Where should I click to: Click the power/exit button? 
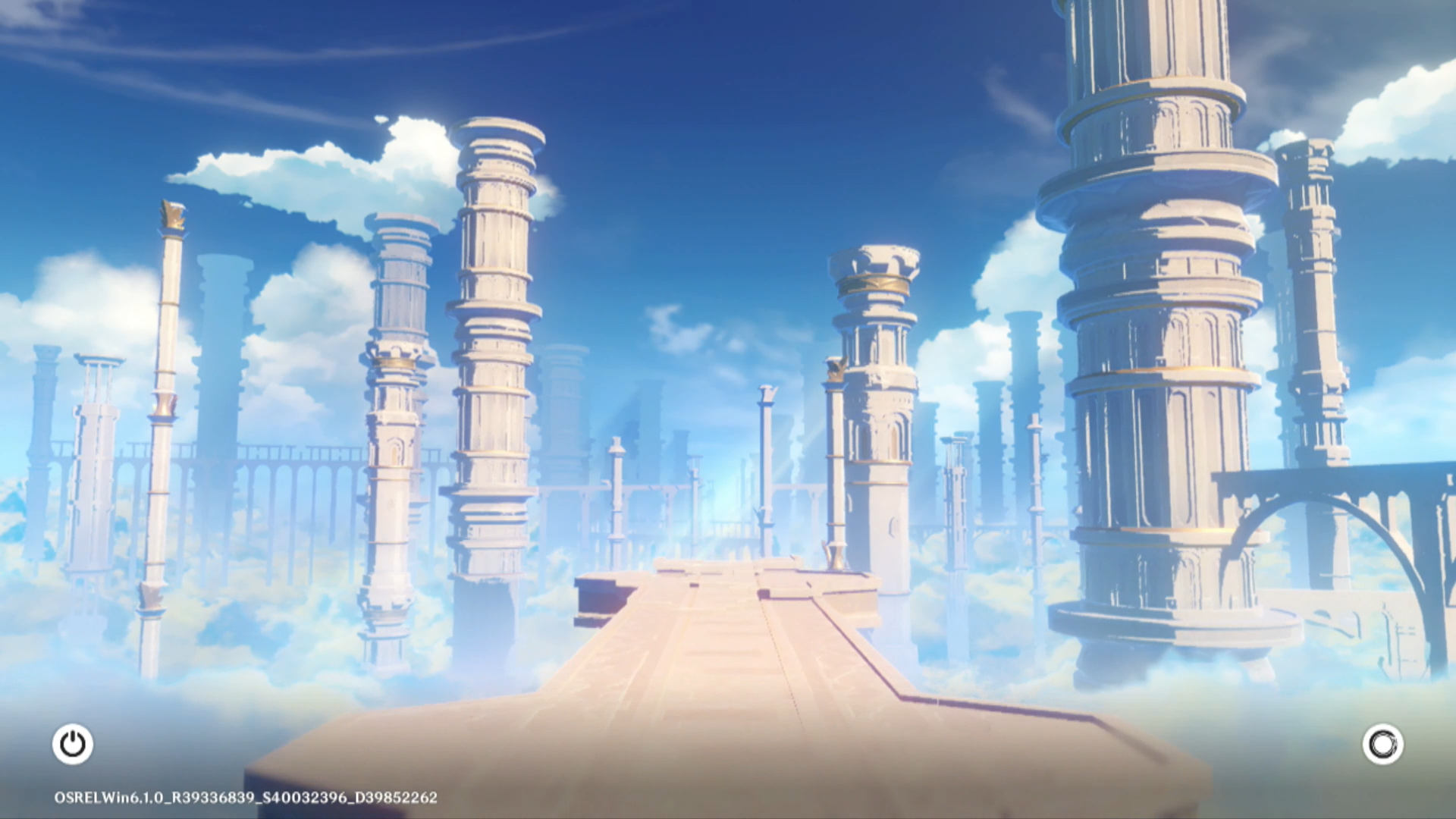pyautogui.click(x=73, y=744)
